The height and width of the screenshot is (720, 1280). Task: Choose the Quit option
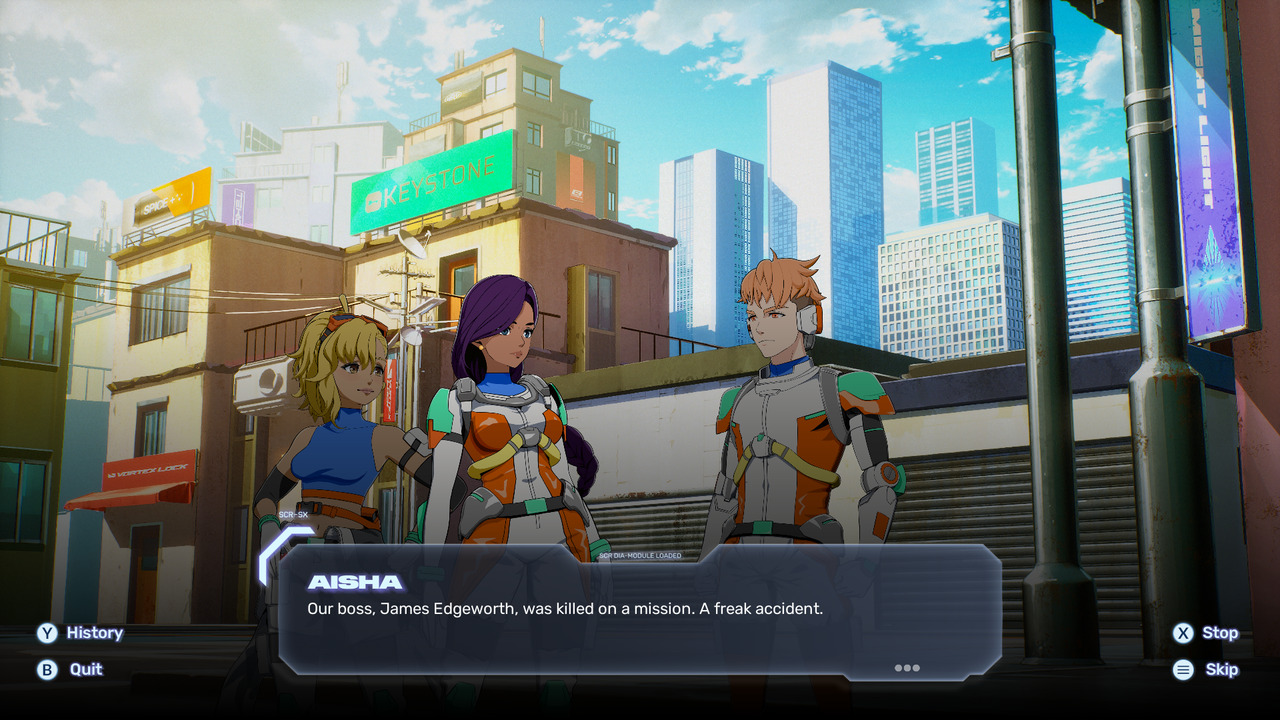pos(71,669)
